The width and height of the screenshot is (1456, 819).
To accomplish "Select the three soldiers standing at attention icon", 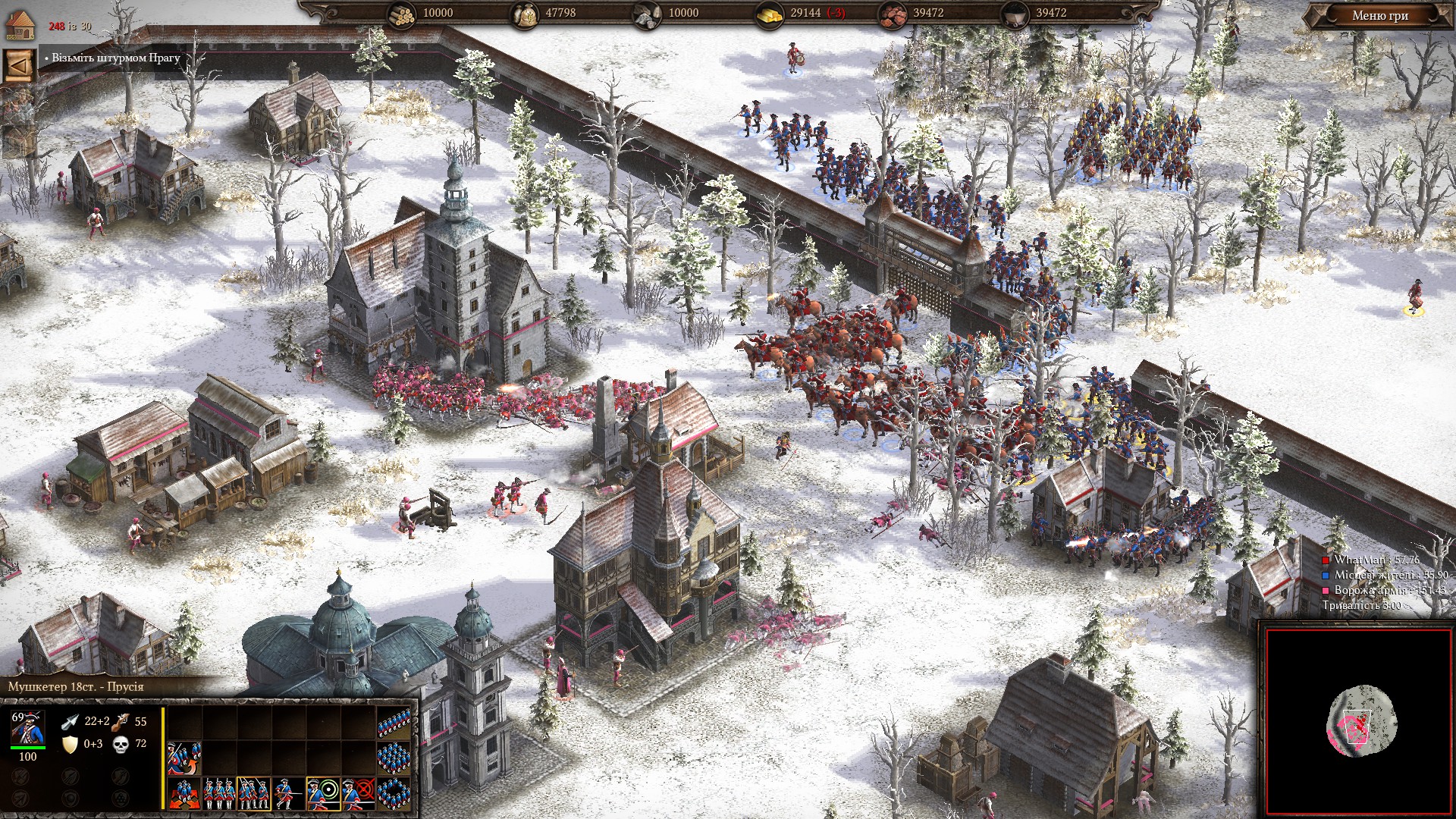I will pos(219,793).
